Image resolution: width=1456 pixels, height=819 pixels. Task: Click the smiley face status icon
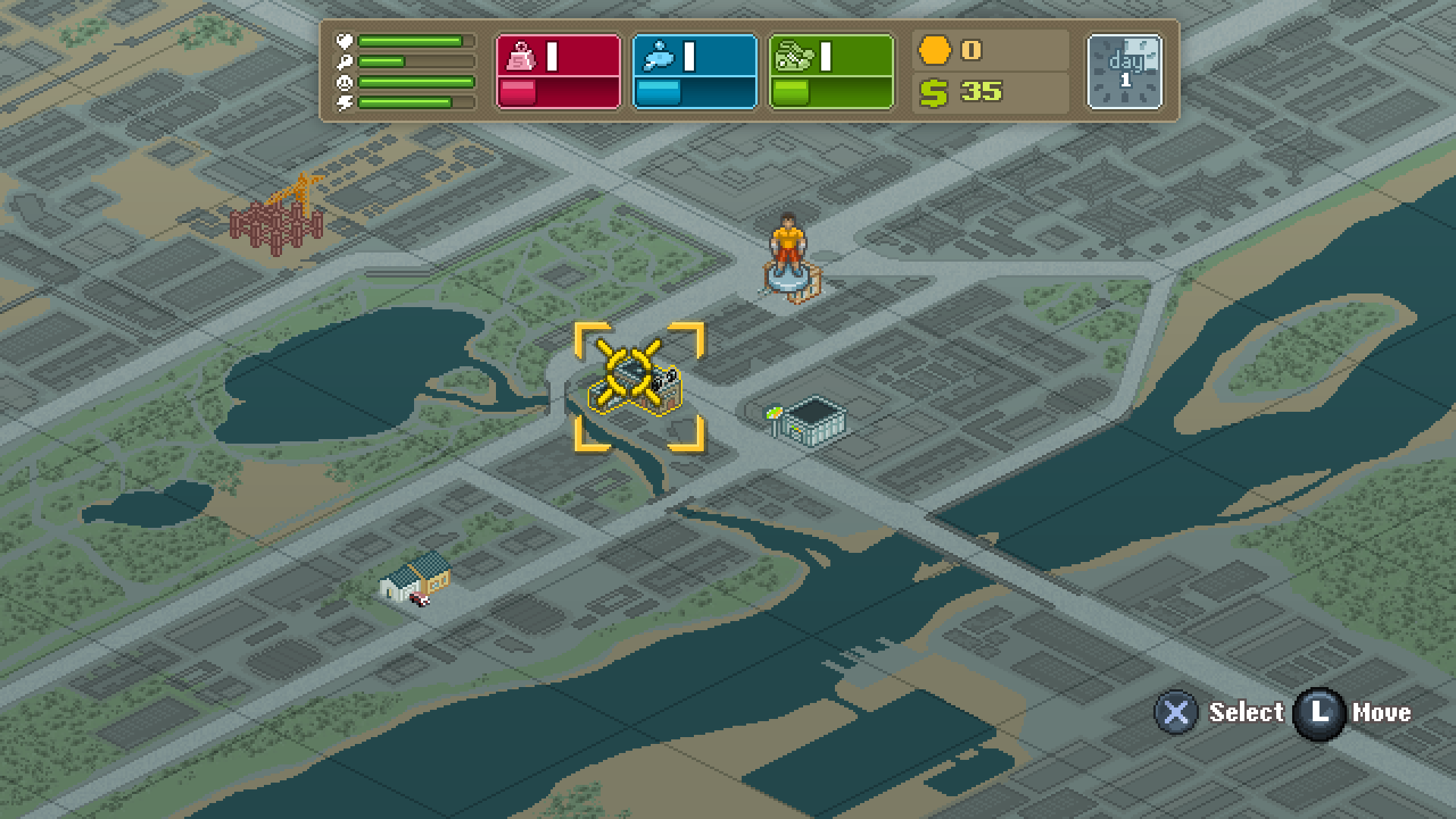tap(344, 83)
